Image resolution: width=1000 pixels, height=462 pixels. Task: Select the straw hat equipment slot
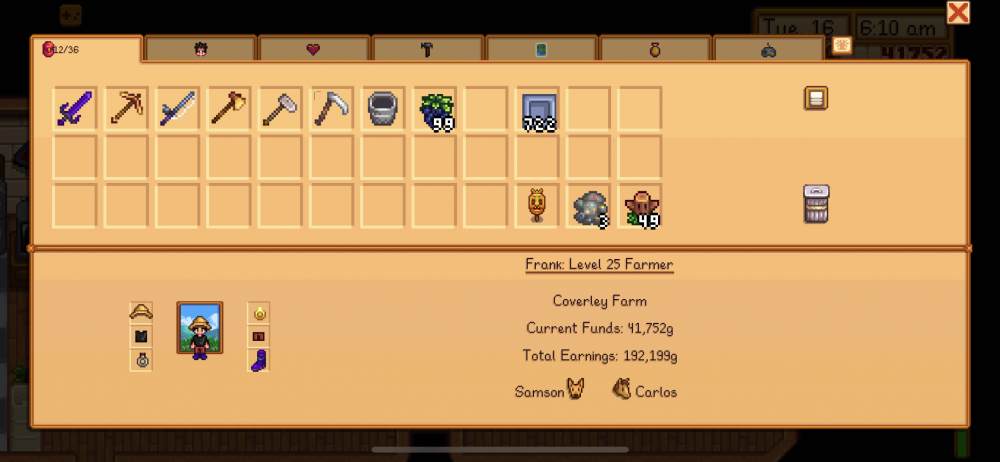coord(141,313)
